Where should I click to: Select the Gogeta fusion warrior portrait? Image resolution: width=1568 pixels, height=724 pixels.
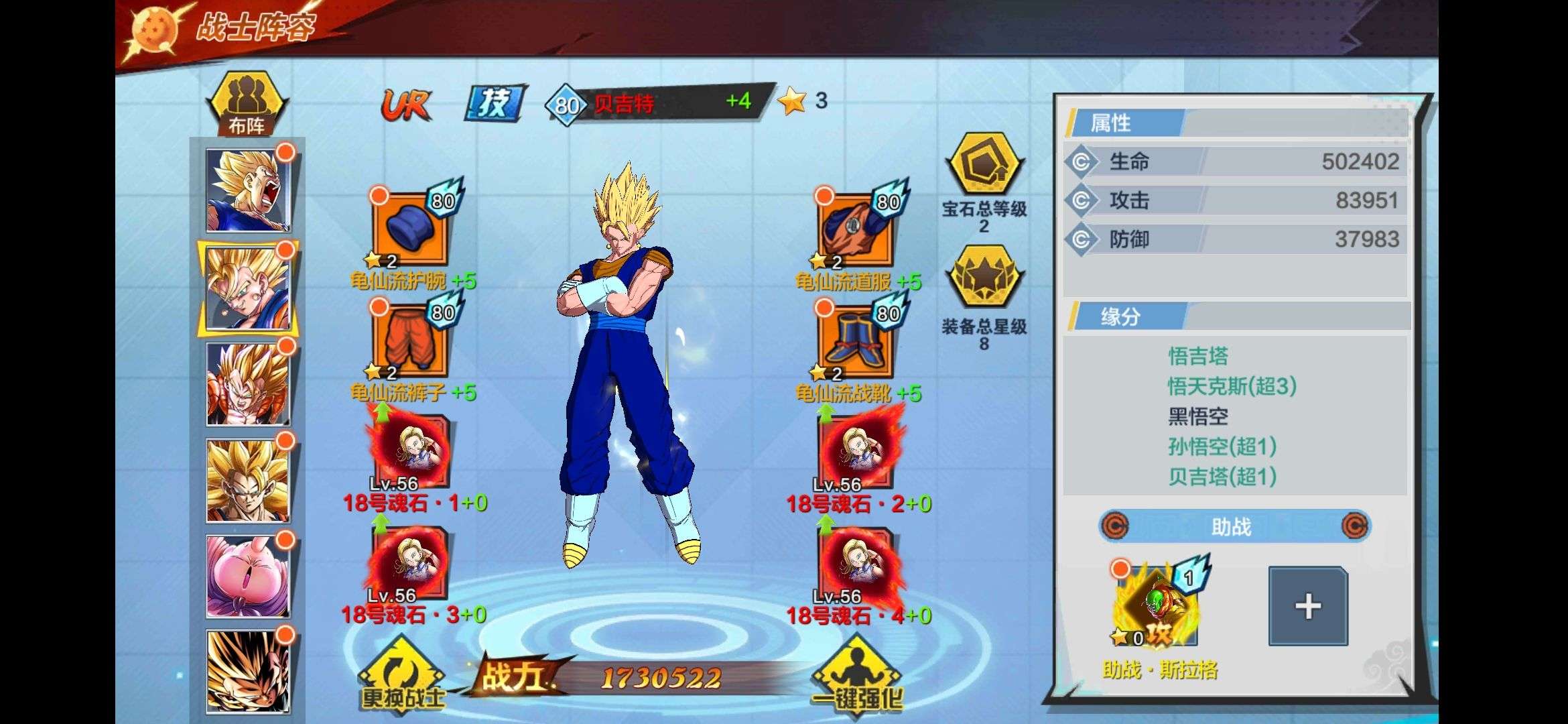pyautogui.click(x=247, y=384)
